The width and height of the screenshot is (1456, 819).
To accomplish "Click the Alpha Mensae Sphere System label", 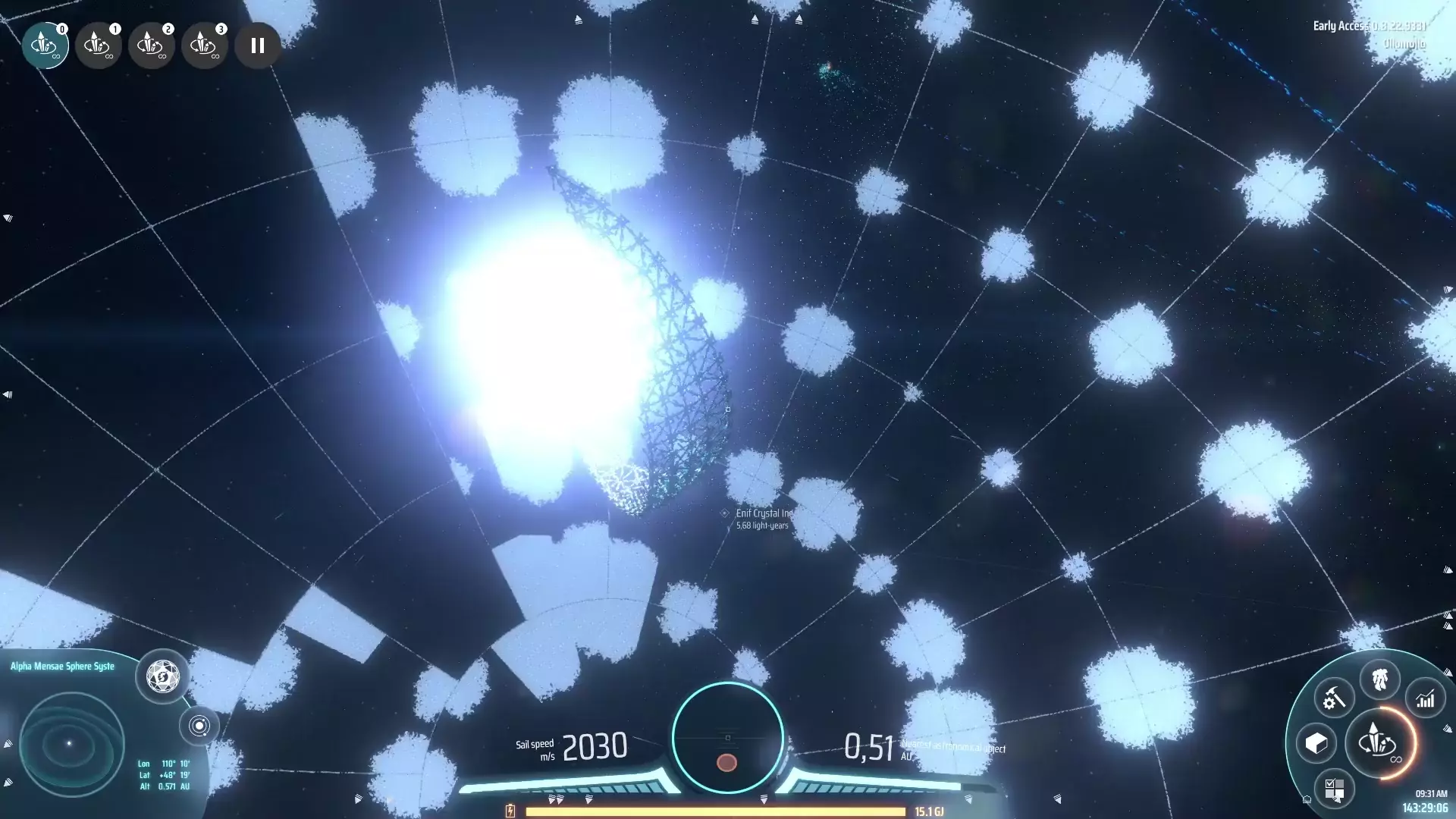I will tap(61, 666).
